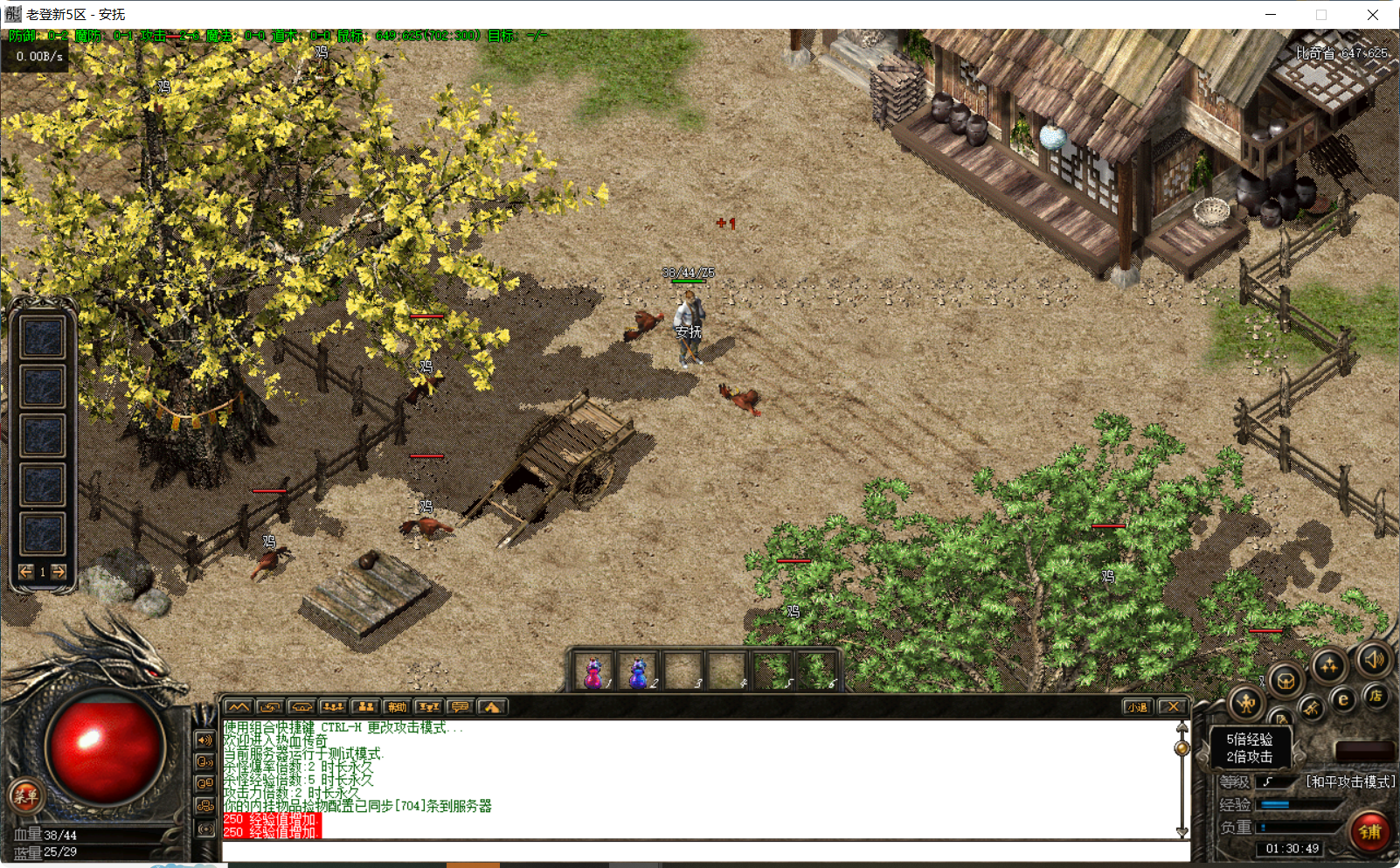Image resolution: width=1400 pixels, height=868 pixels.
Task: Open the skills icon with three stars
Action: (x=1328, y=666)
